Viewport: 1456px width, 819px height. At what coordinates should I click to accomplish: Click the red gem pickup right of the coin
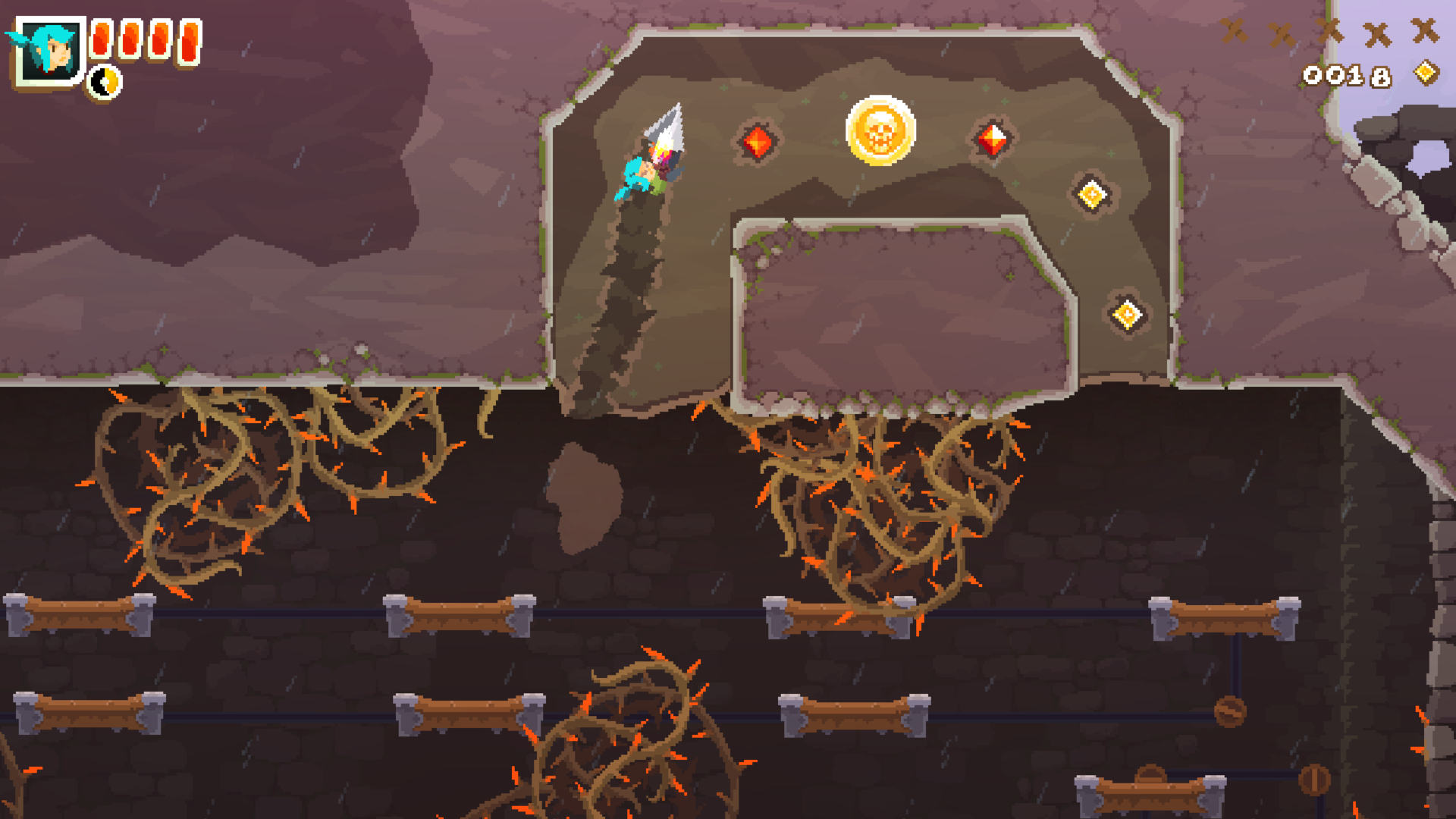pyautogui.click(x=994, y=140)
